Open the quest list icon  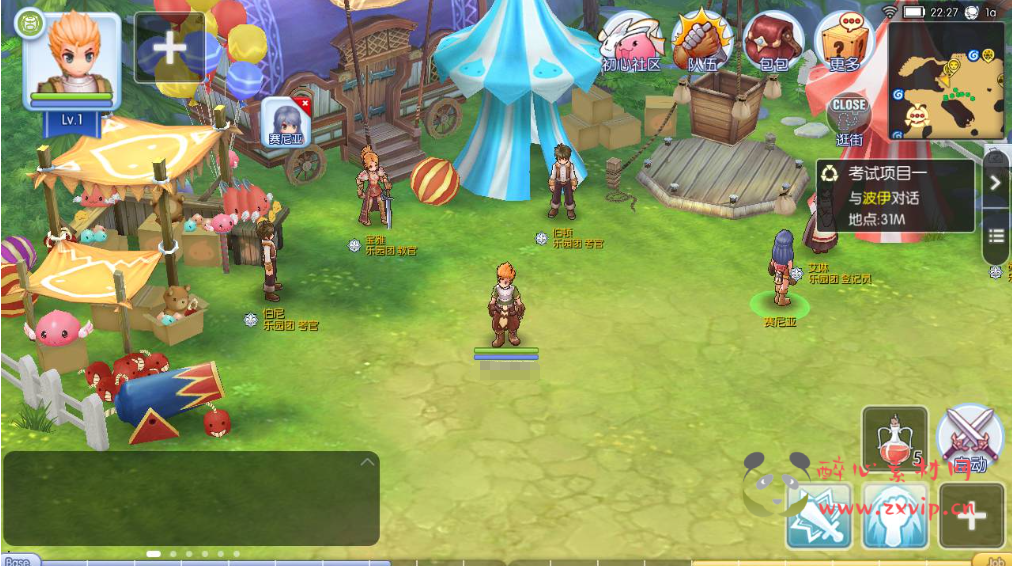(x=995, y=236)
